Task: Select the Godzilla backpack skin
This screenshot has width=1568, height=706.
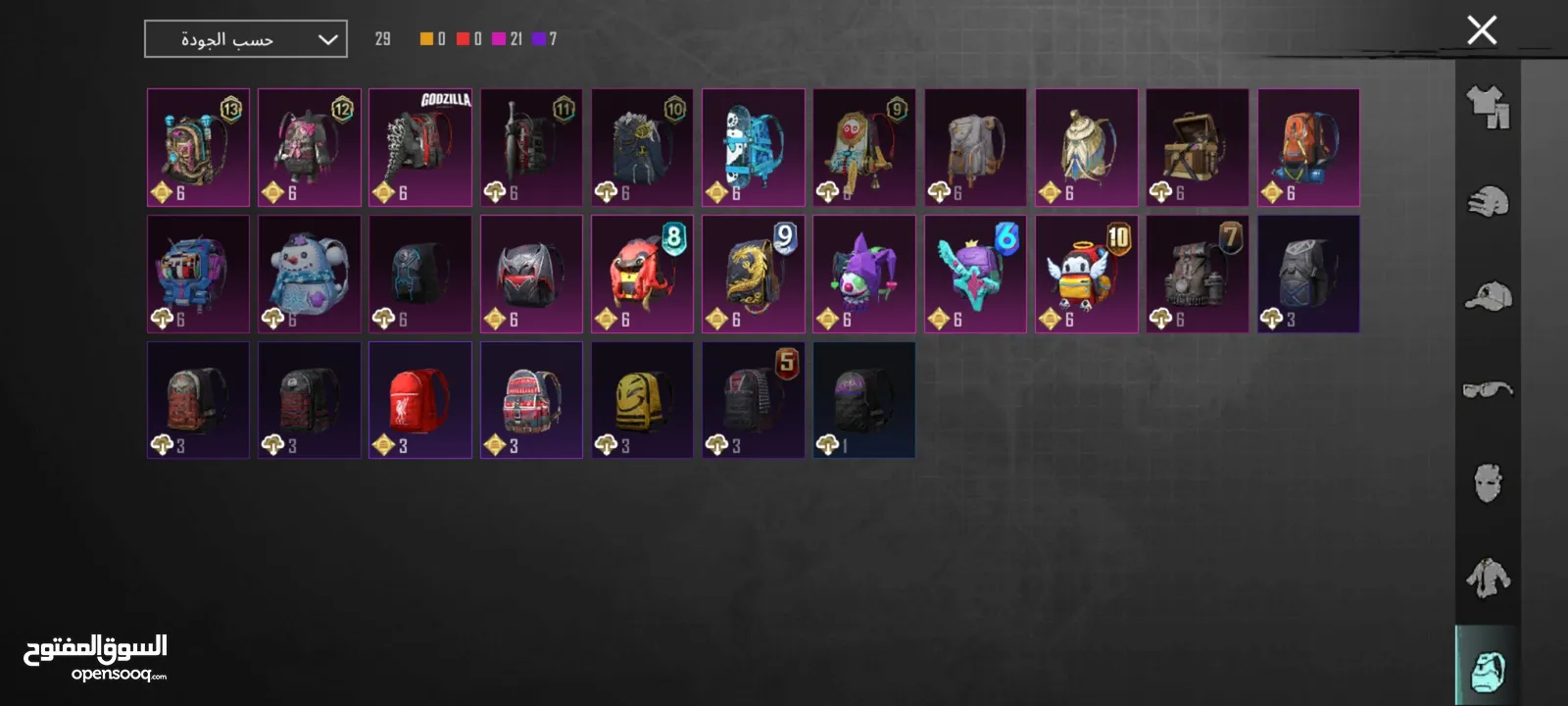Action: click(x=420, y=147)
